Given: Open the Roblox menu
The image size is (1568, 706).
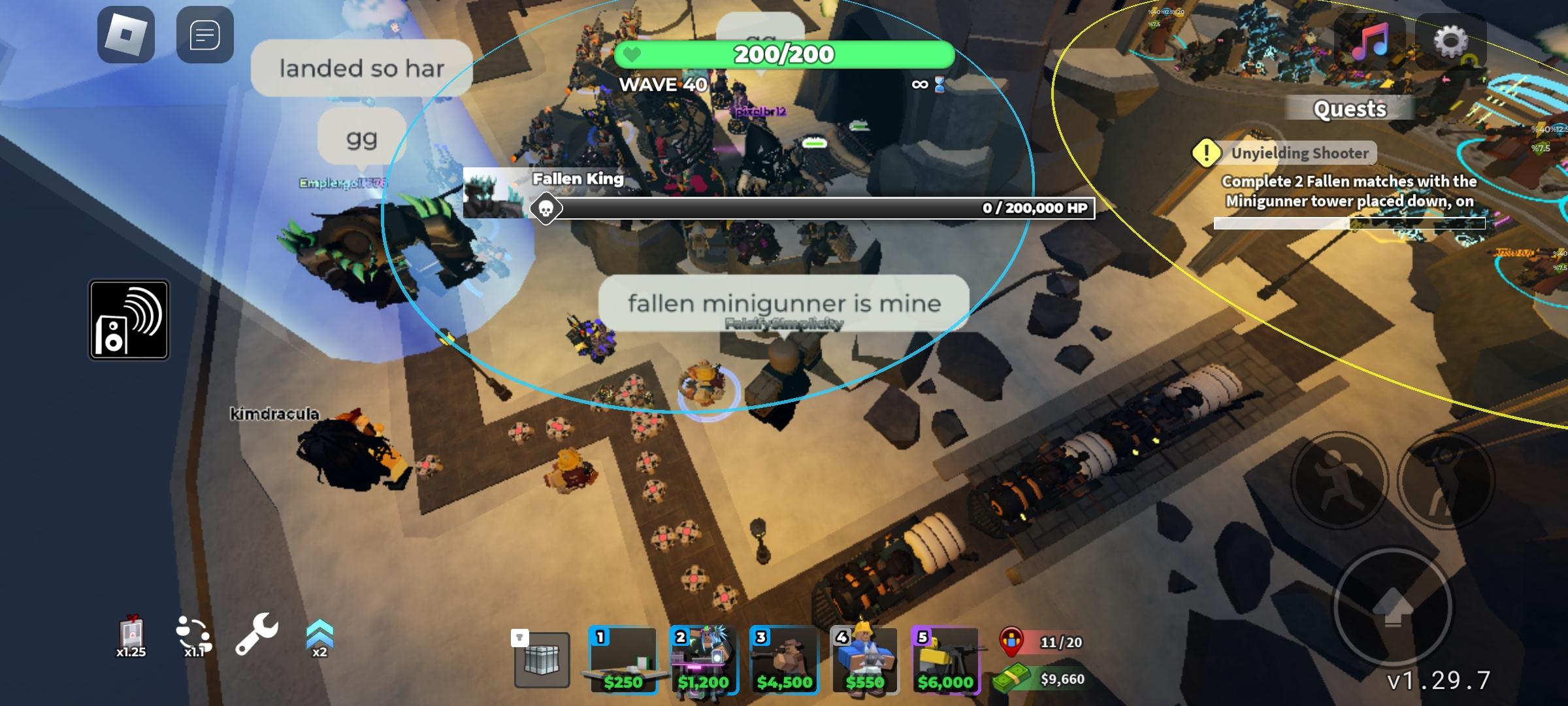Looking at the screenshot, I should 126,35.
